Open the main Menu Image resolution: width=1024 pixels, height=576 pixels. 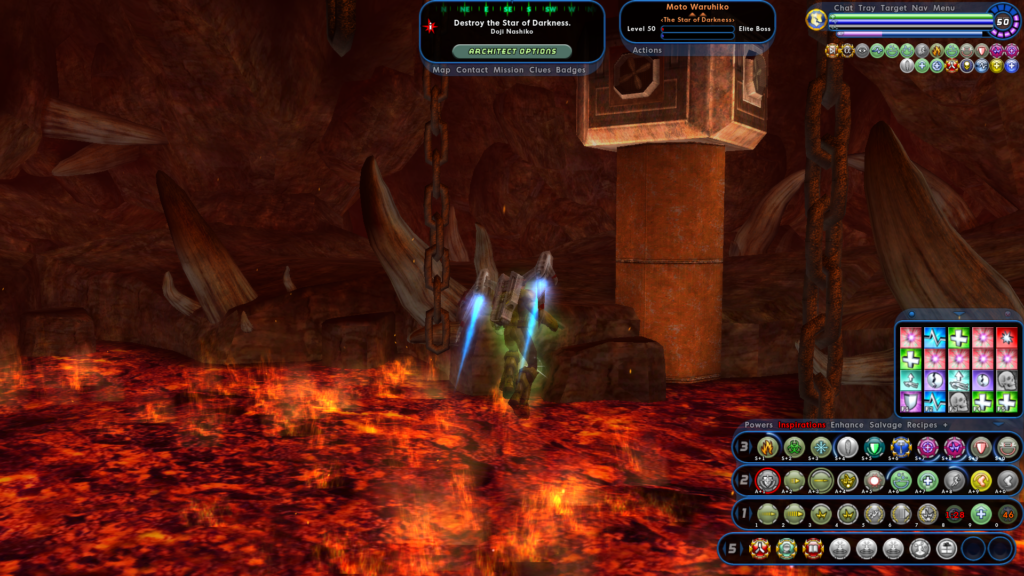point(945,8)
